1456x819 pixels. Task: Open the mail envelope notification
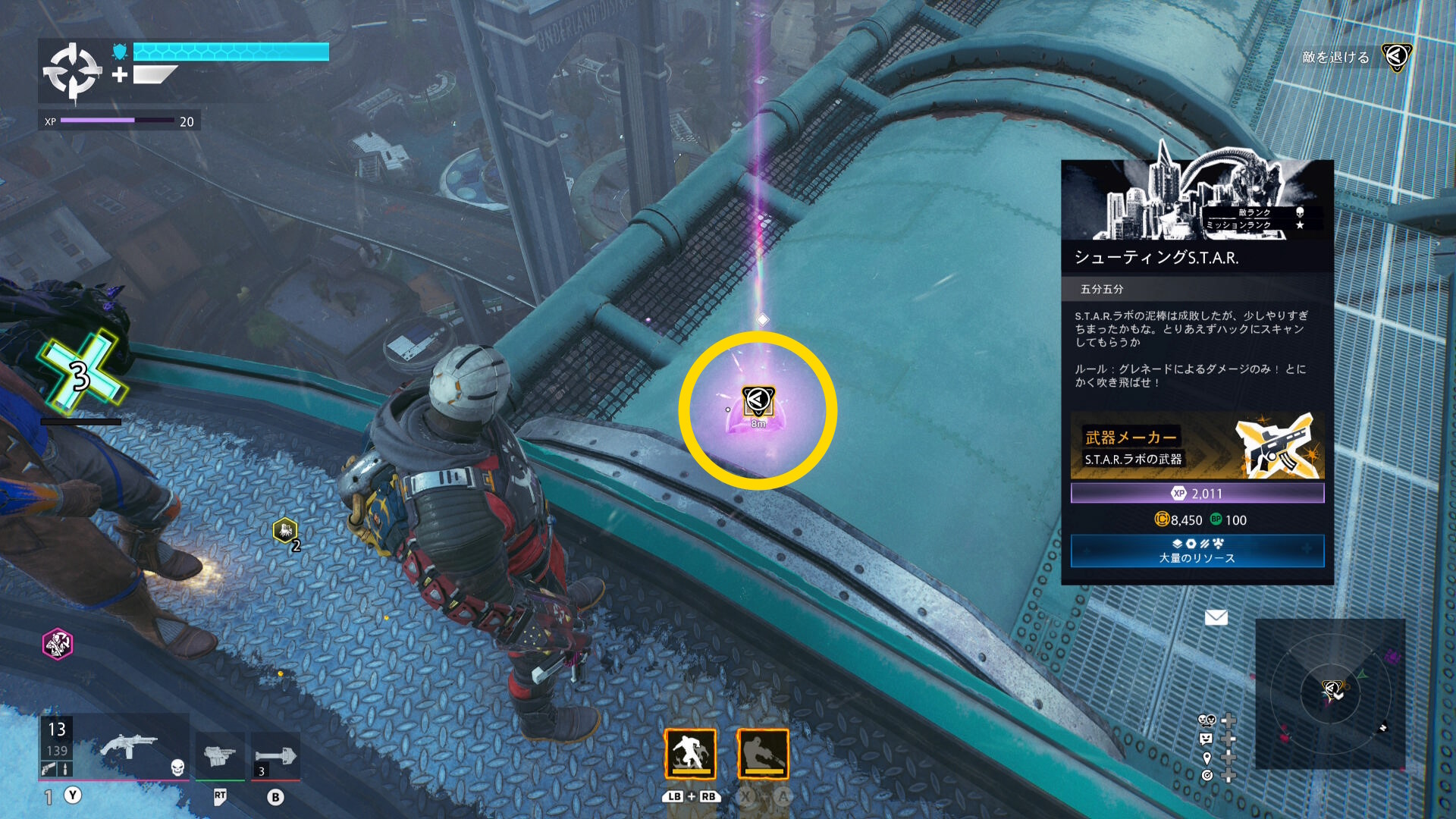[1216, 618]
